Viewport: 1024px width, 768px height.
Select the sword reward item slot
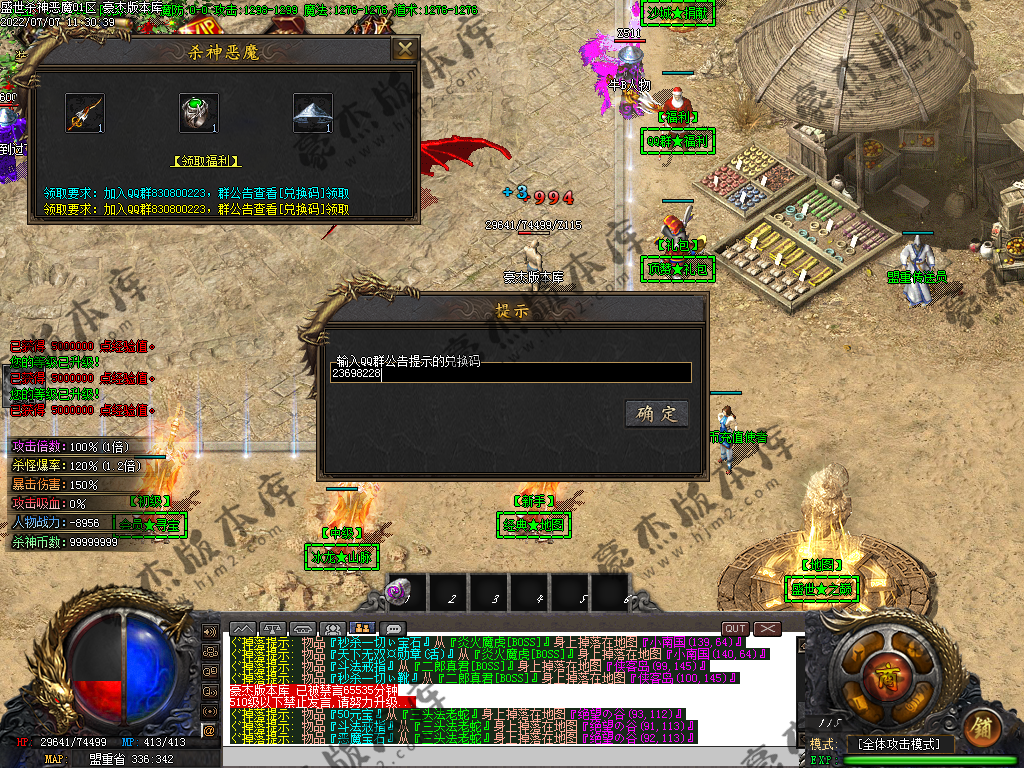point(85,112)
